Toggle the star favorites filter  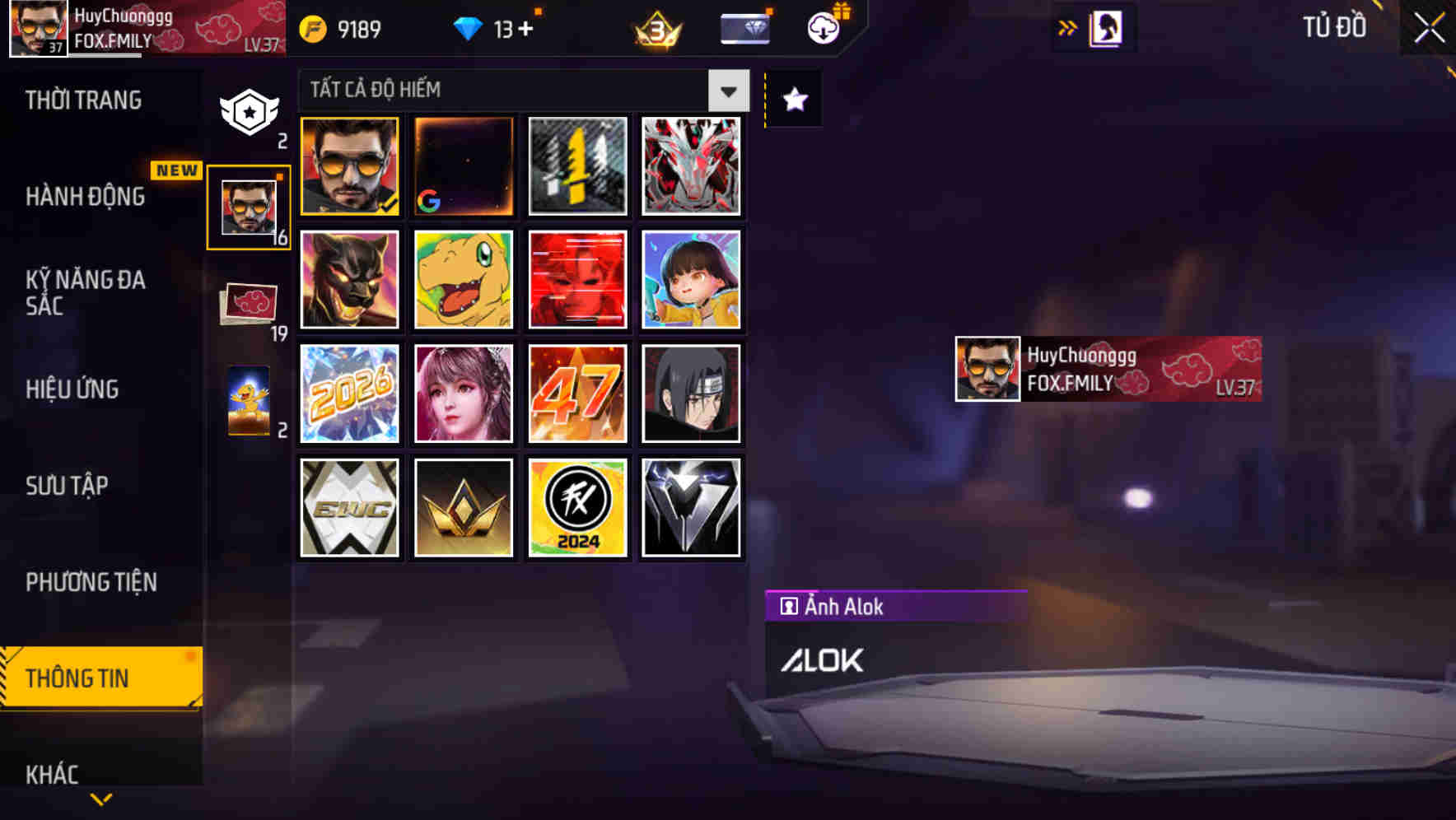[792, 100]
